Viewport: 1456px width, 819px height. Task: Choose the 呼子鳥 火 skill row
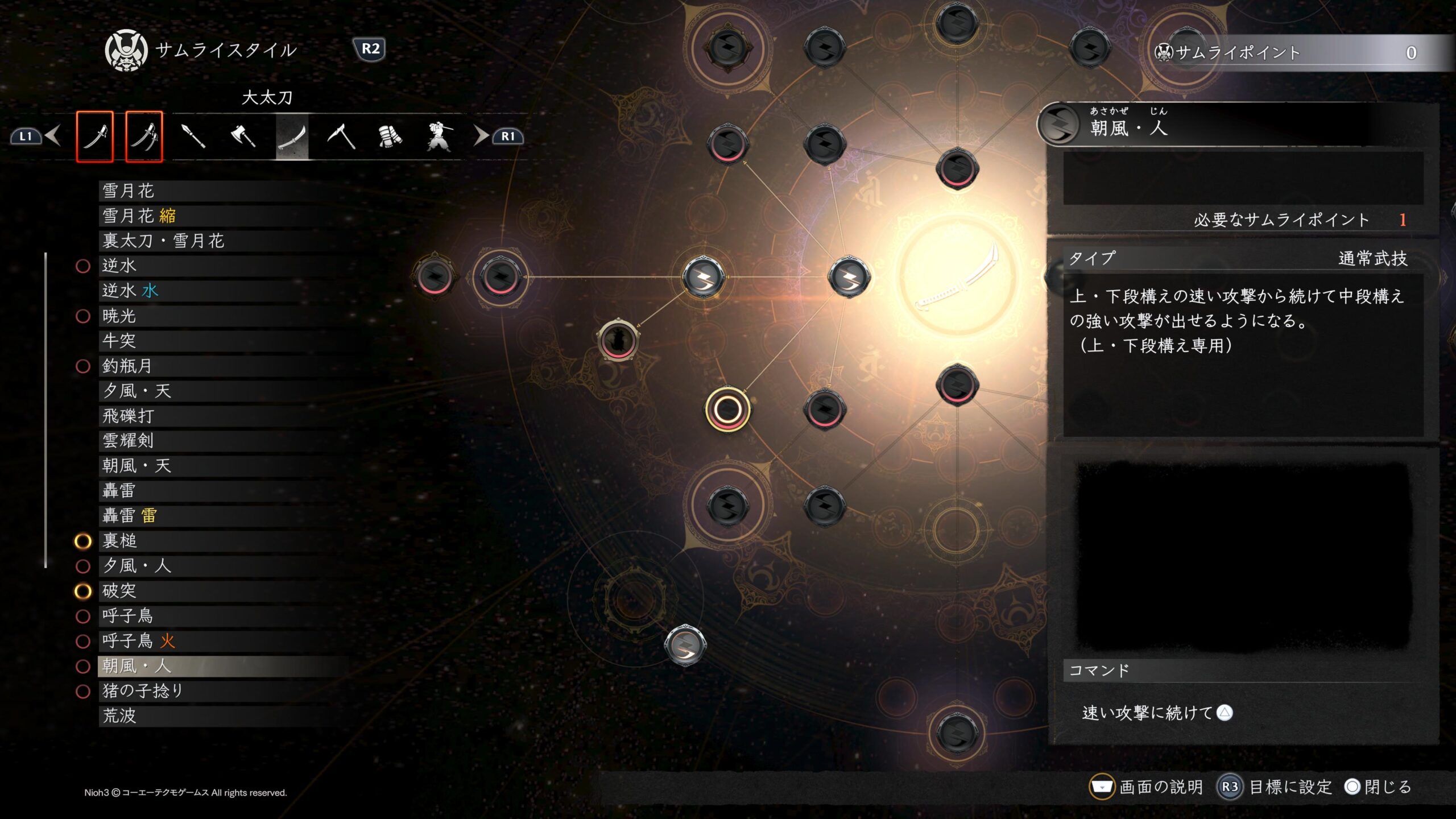(139, 641)
